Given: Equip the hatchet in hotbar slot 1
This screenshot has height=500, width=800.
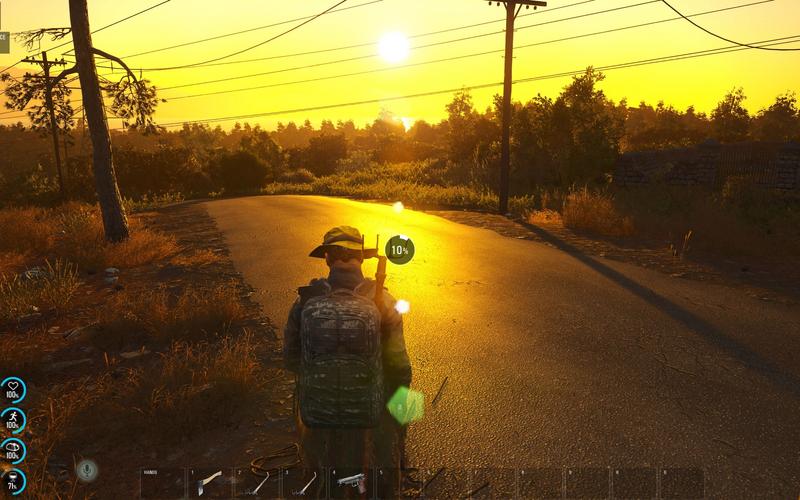Looking at the screenshot, I should (209, 483).
